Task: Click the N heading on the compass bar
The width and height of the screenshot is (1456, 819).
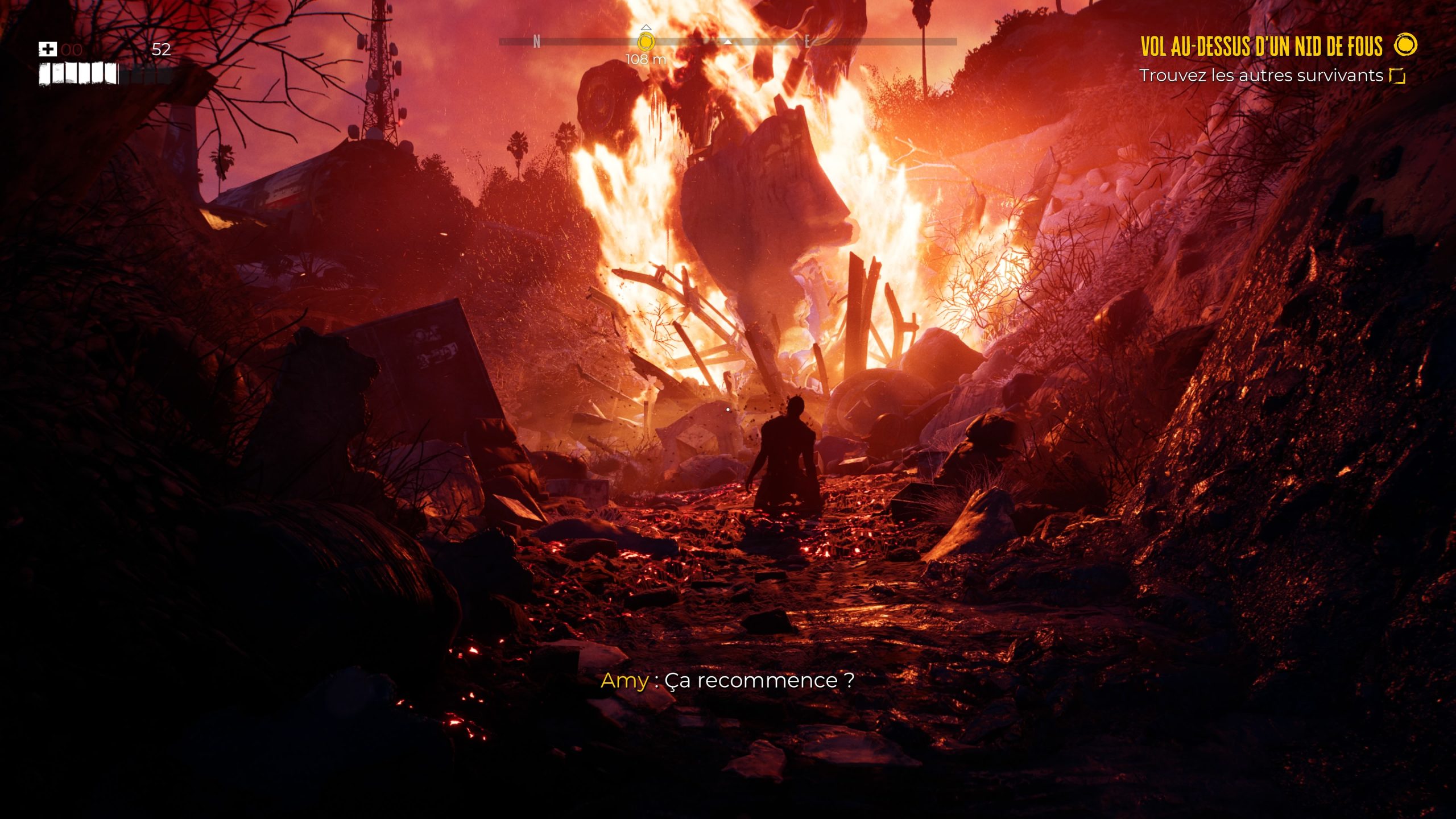Action: pyautogui.click(x=536, y=42)
